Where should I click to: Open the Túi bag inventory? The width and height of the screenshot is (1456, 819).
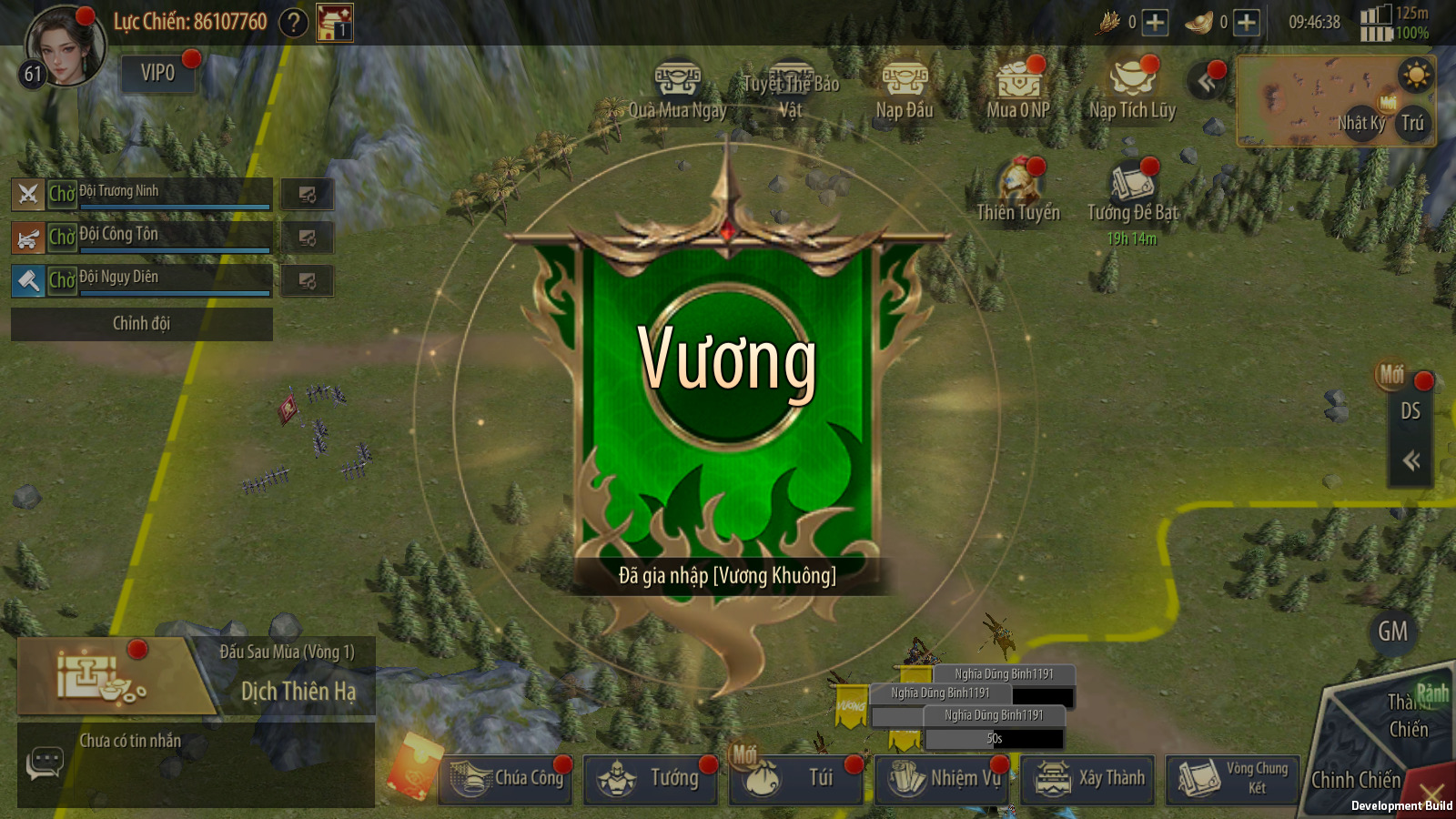[x=797, y=779]
